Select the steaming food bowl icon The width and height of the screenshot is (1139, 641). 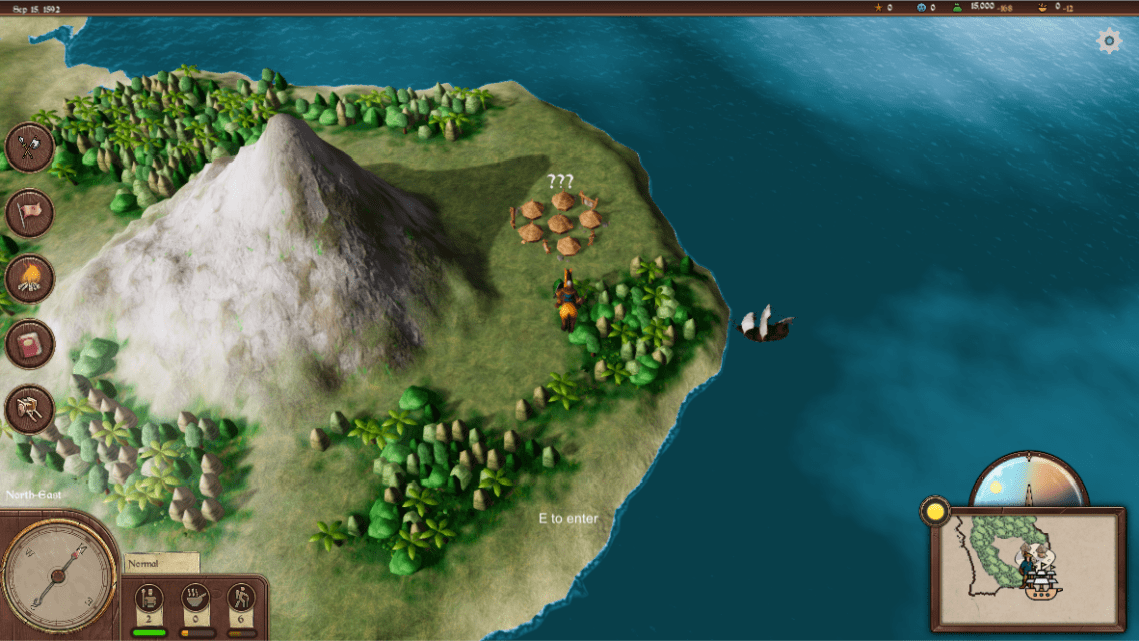coord(195,597)
